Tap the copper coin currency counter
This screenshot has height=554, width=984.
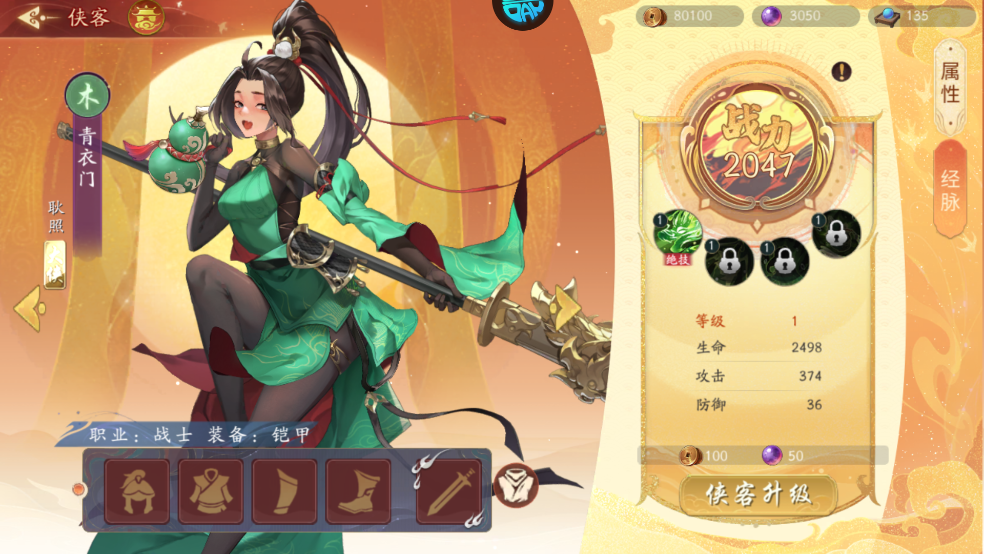point(692,16)
